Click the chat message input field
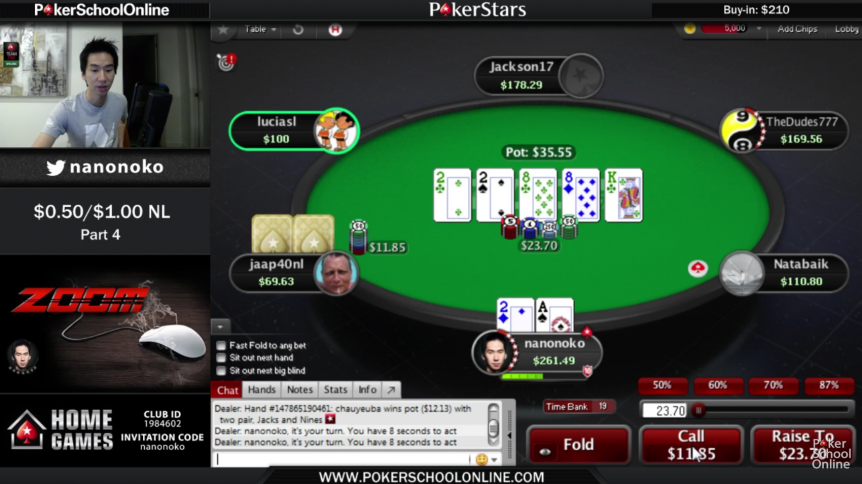Screen dimensions: 862x484 click(342, 459)
